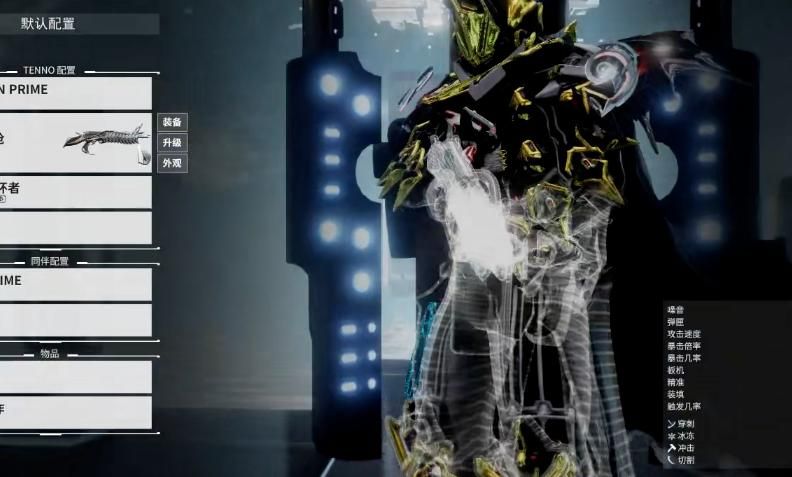Image resolution: width=792 pixels, height=477 pixels.
Task: Select the companion slot ending in 'IME'
Action: pyautogui.click(x=75, y=284)
